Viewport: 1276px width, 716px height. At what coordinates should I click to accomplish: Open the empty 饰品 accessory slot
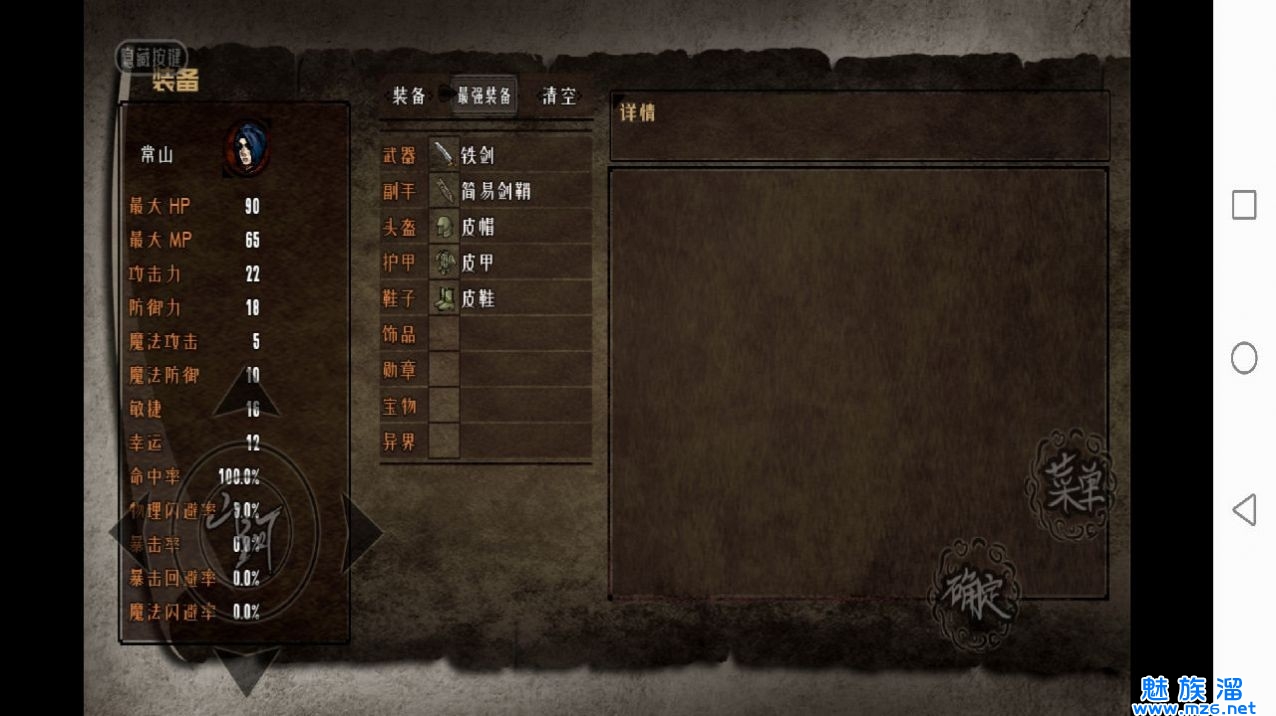pyautogui.click(x=510, y=334)
